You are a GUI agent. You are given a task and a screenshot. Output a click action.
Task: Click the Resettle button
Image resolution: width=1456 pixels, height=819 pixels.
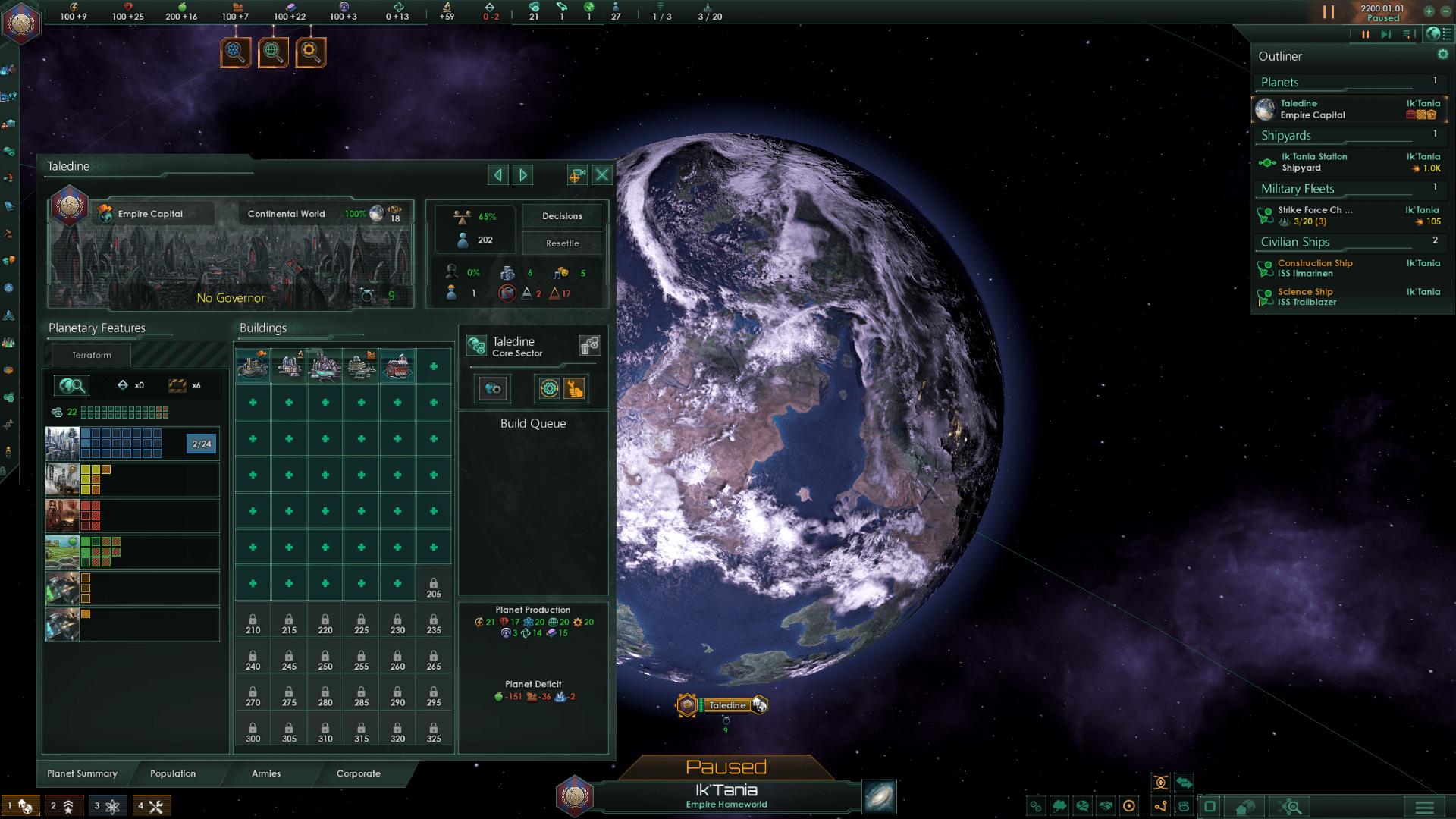[562, 243]
